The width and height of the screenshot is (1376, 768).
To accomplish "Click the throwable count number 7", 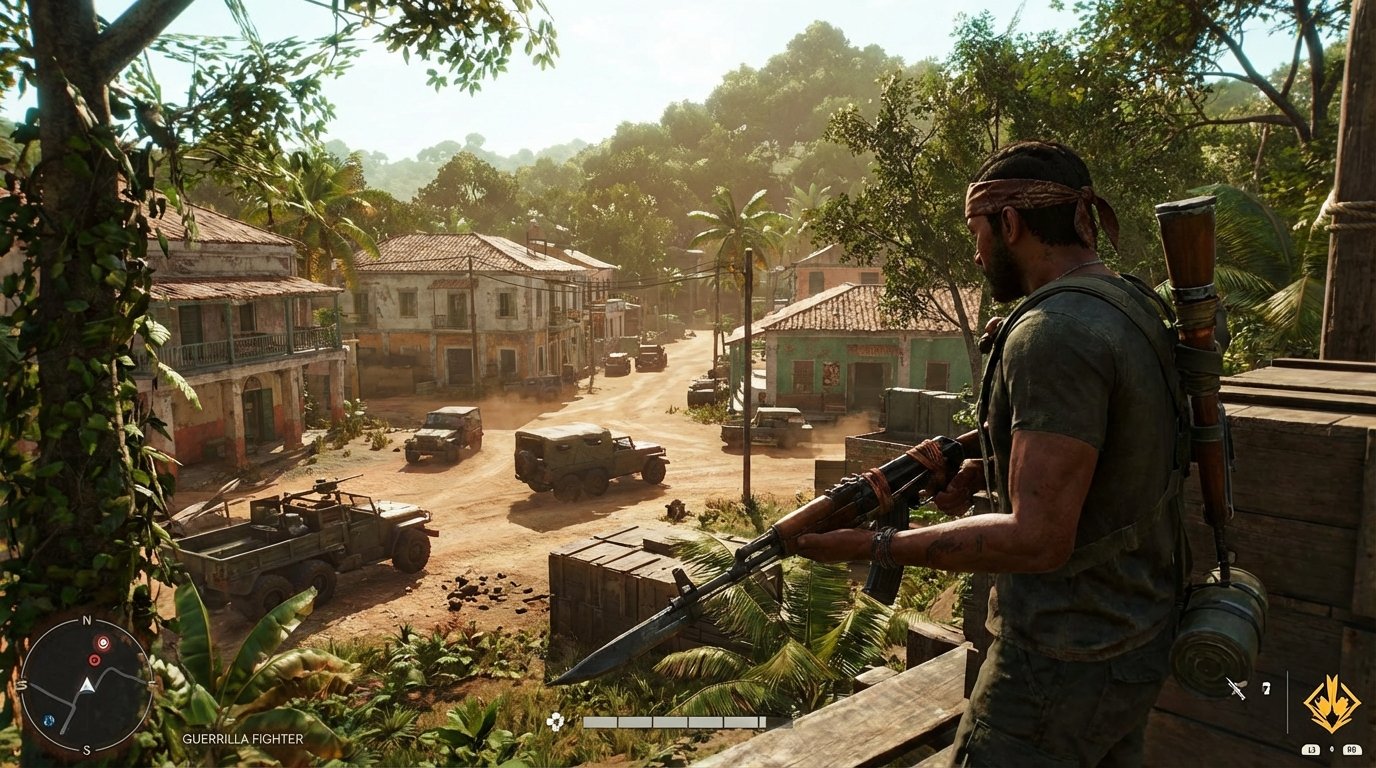I will pos(1266,688).
